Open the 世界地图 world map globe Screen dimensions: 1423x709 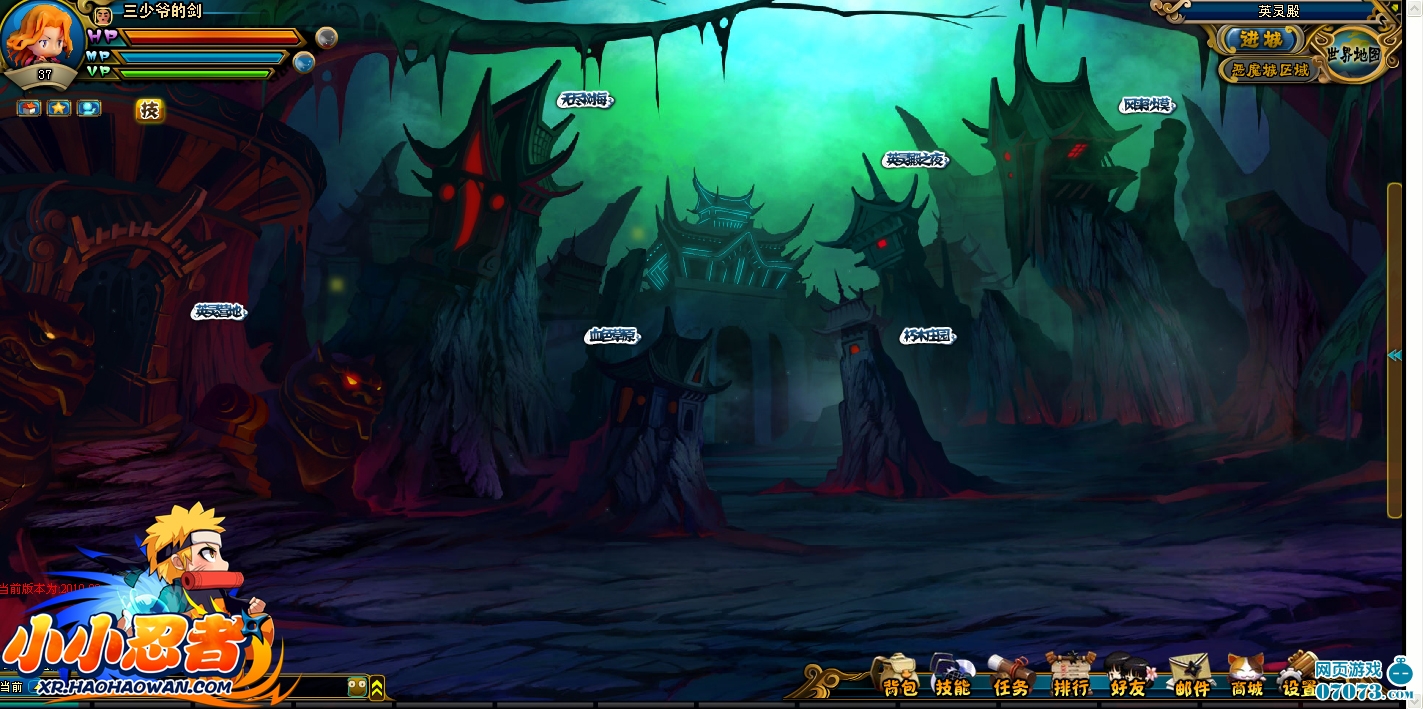click(x=1354, y=53)
